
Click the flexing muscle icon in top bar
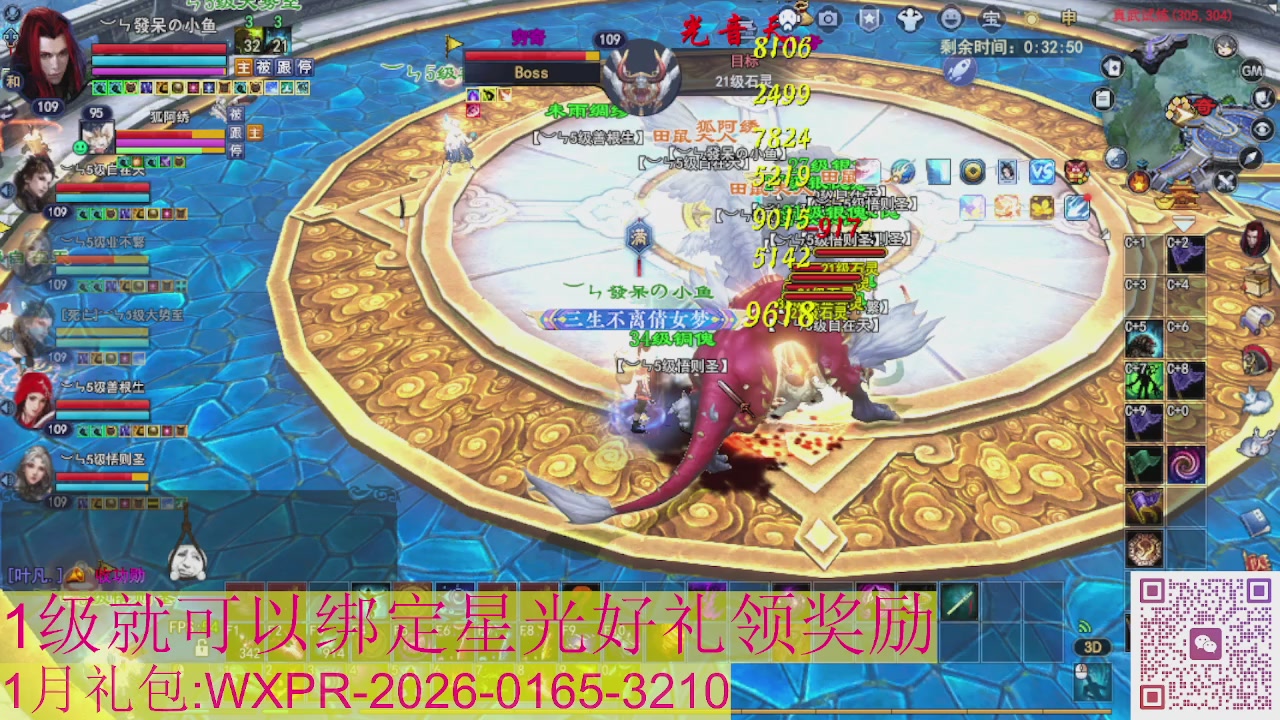911,20
